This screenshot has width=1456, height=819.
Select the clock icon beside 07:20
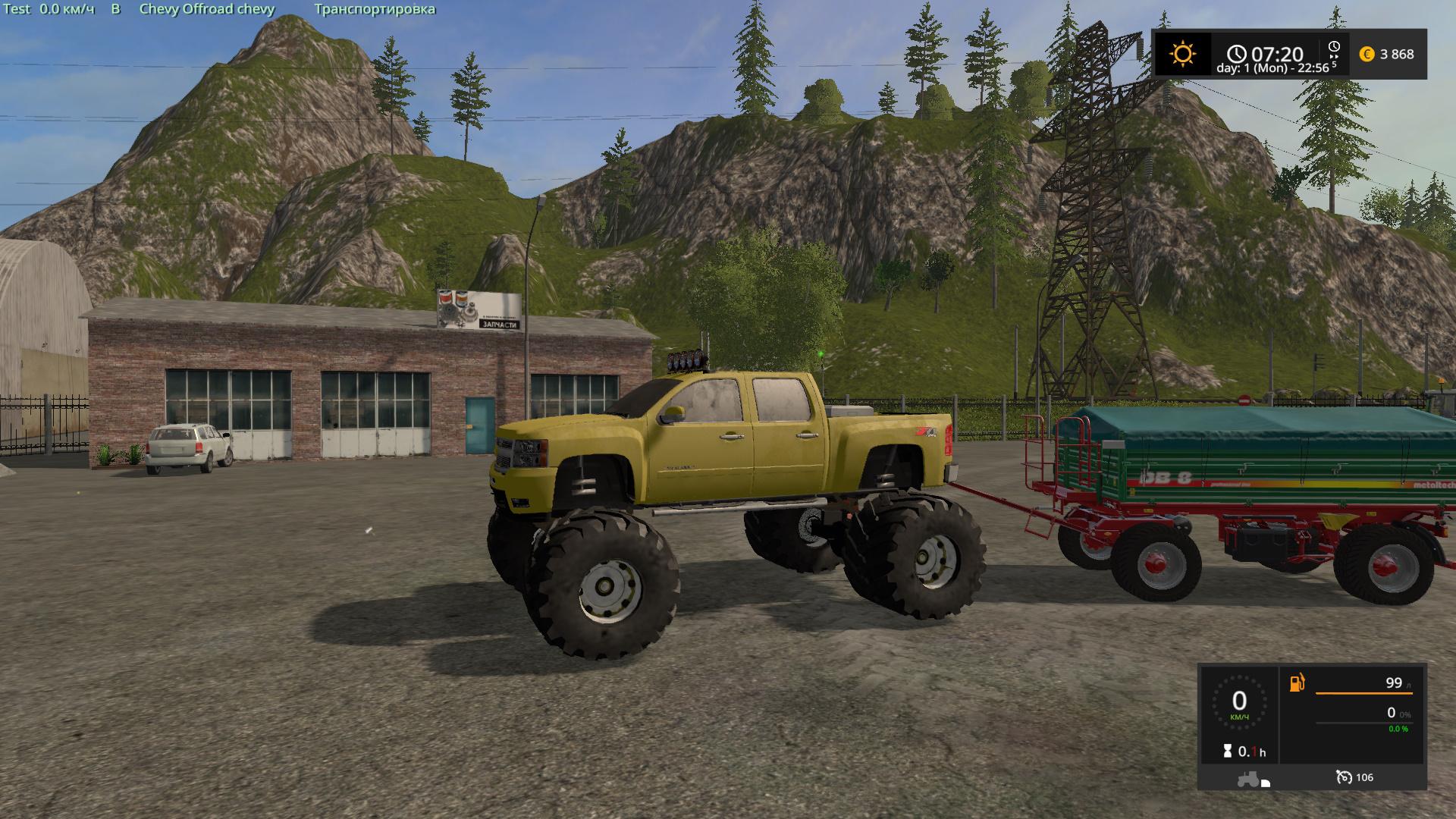[x=1237, y=53]
